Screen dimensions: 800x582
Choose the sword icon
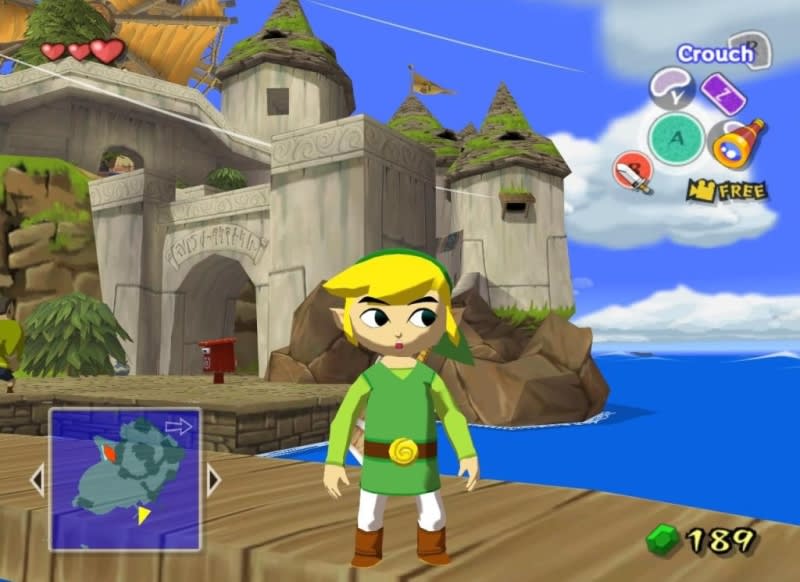(634, 173)
